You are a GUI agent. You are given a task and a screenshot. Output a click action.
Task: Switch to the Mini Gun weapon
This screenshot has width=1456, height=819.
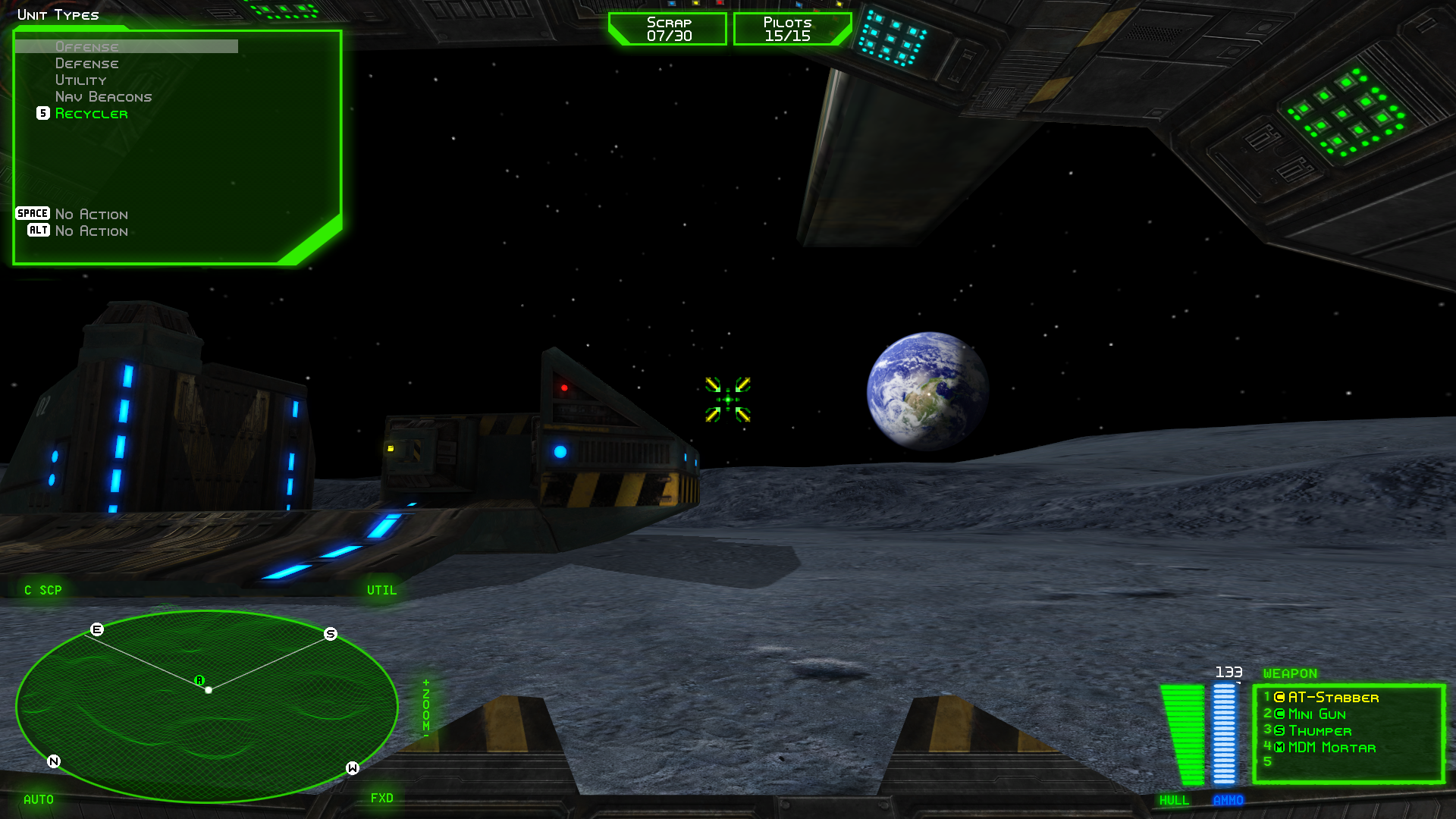click(x=1316, y=714)
